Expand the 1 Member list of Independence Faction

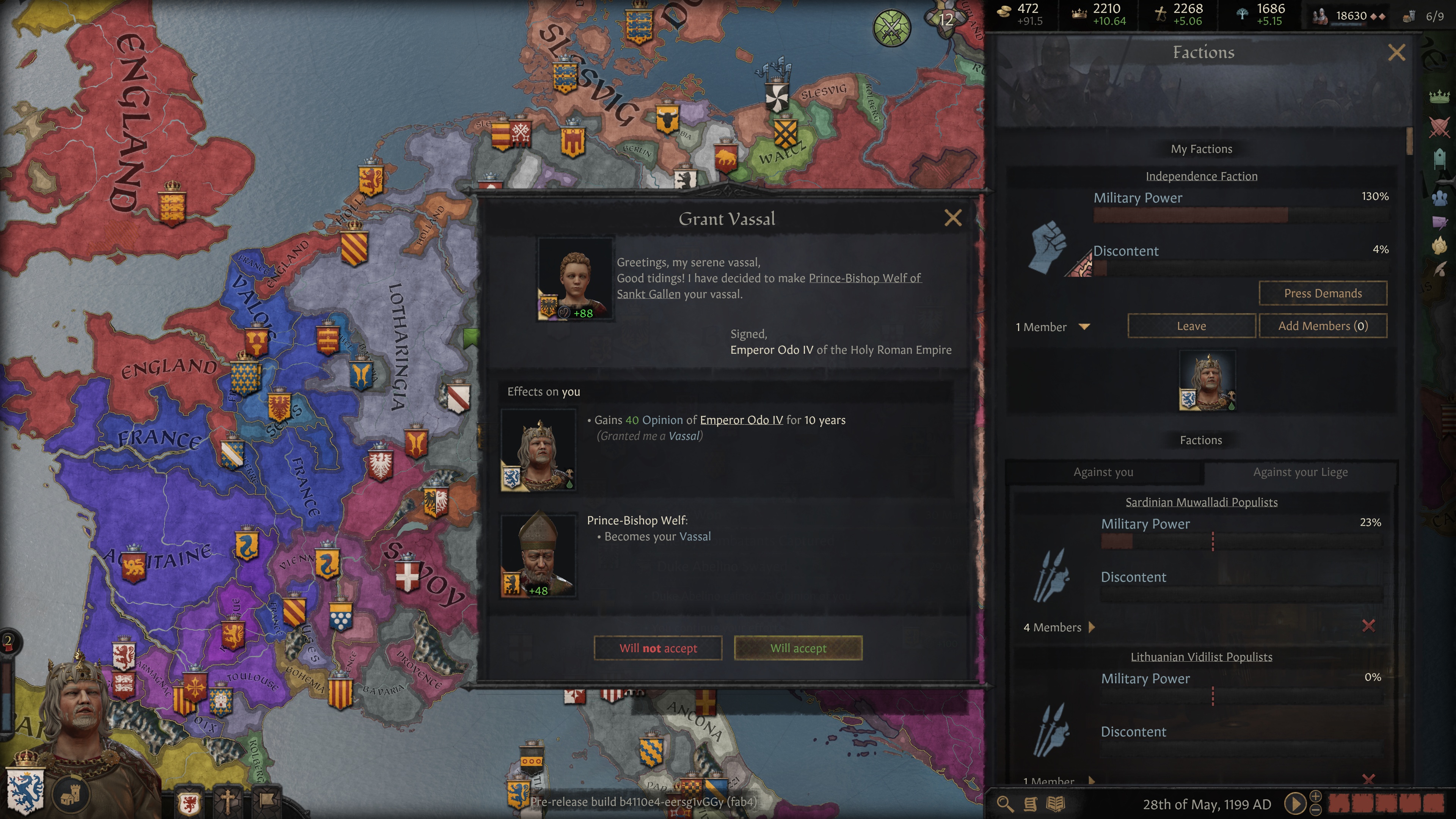click(x=1084, y=327)
